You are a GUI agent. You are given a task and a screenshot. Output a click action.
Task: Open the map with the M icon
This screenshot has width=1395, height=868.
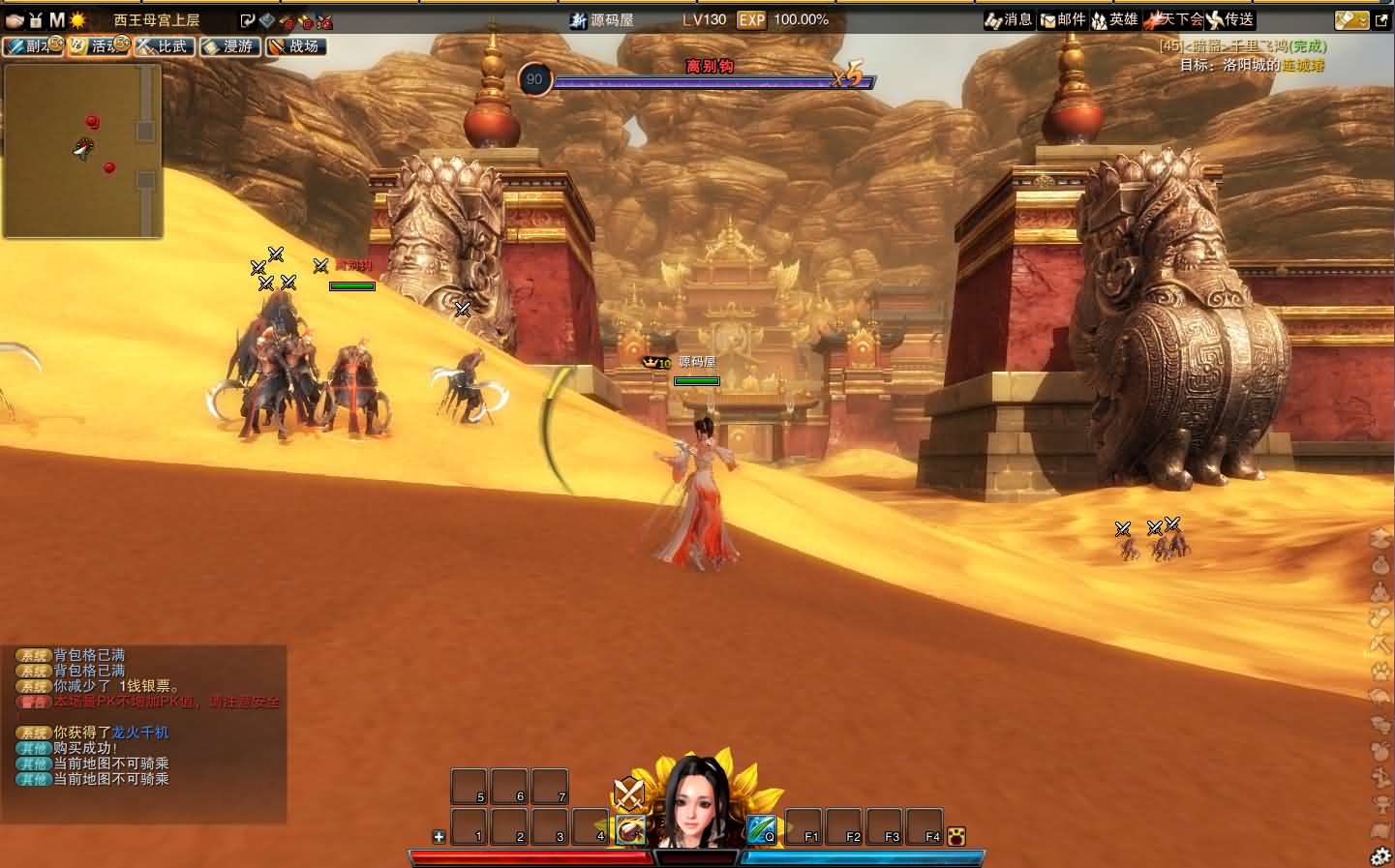coord(57,19)
